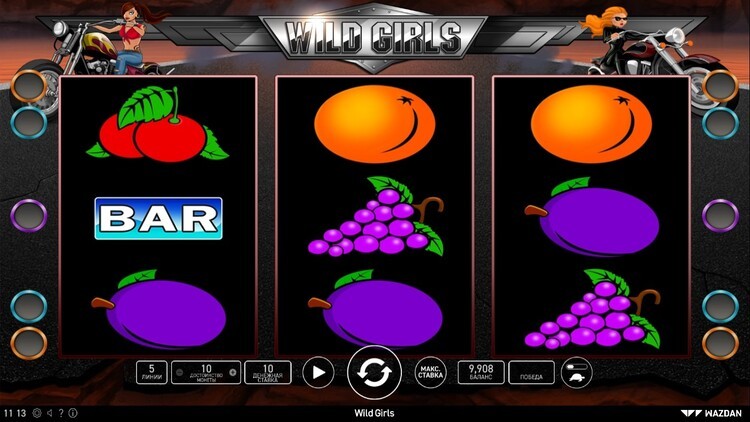
Task: Set the maximum bet (МАКС. СТАВКА)
Action: click(x=430, y=373)
